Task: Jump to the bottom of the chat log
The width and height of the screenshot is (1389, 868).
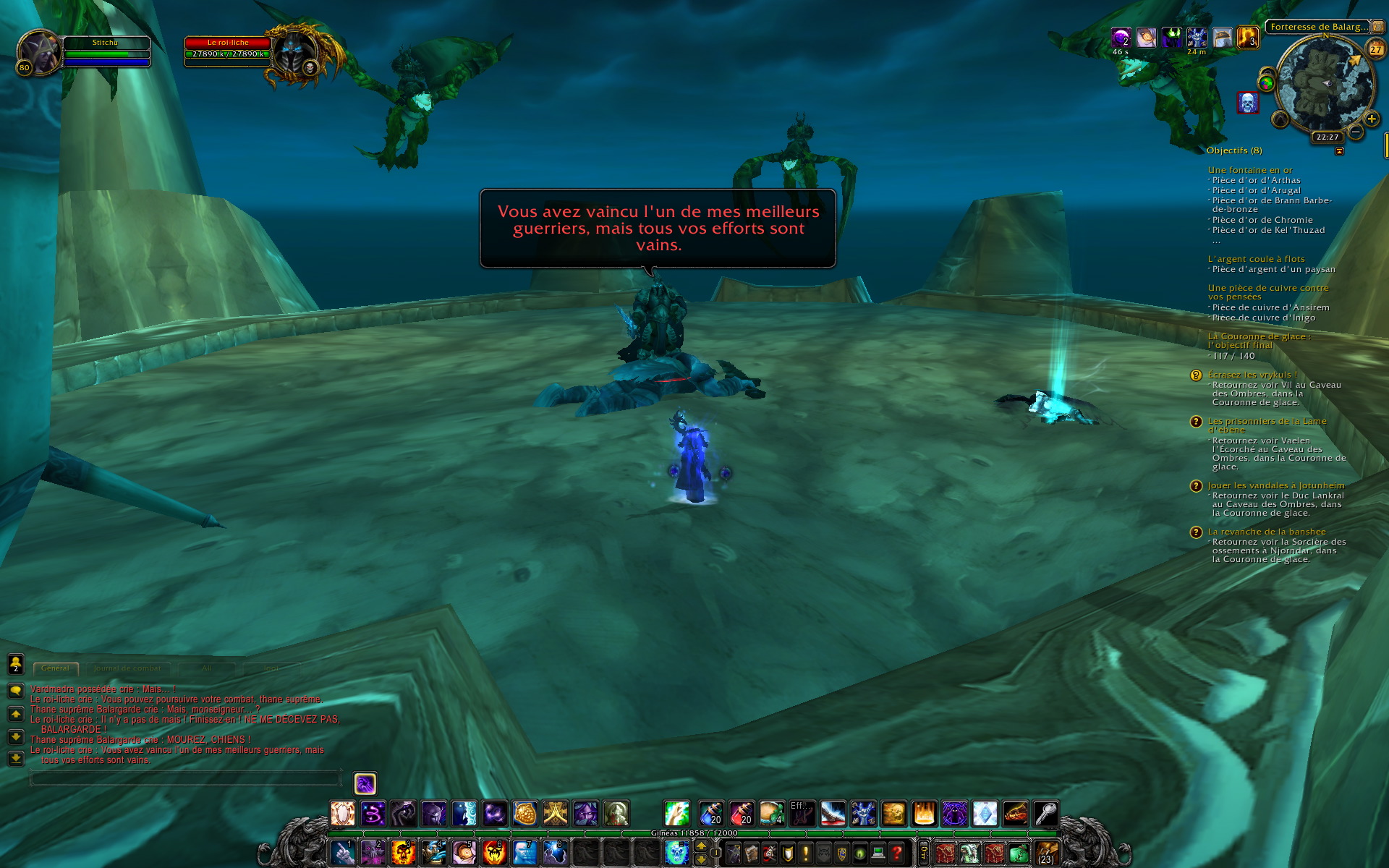Action: (x=16, y=759)
